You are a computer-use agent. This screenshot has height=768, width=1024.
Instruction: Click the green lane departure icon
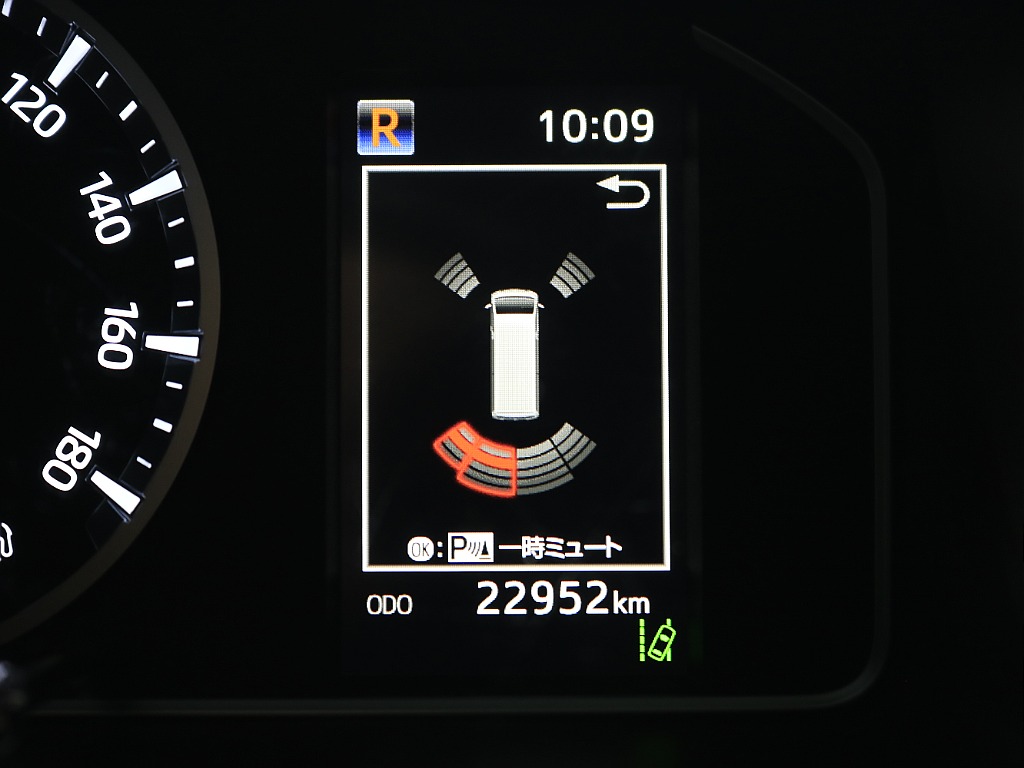(658, 640)
